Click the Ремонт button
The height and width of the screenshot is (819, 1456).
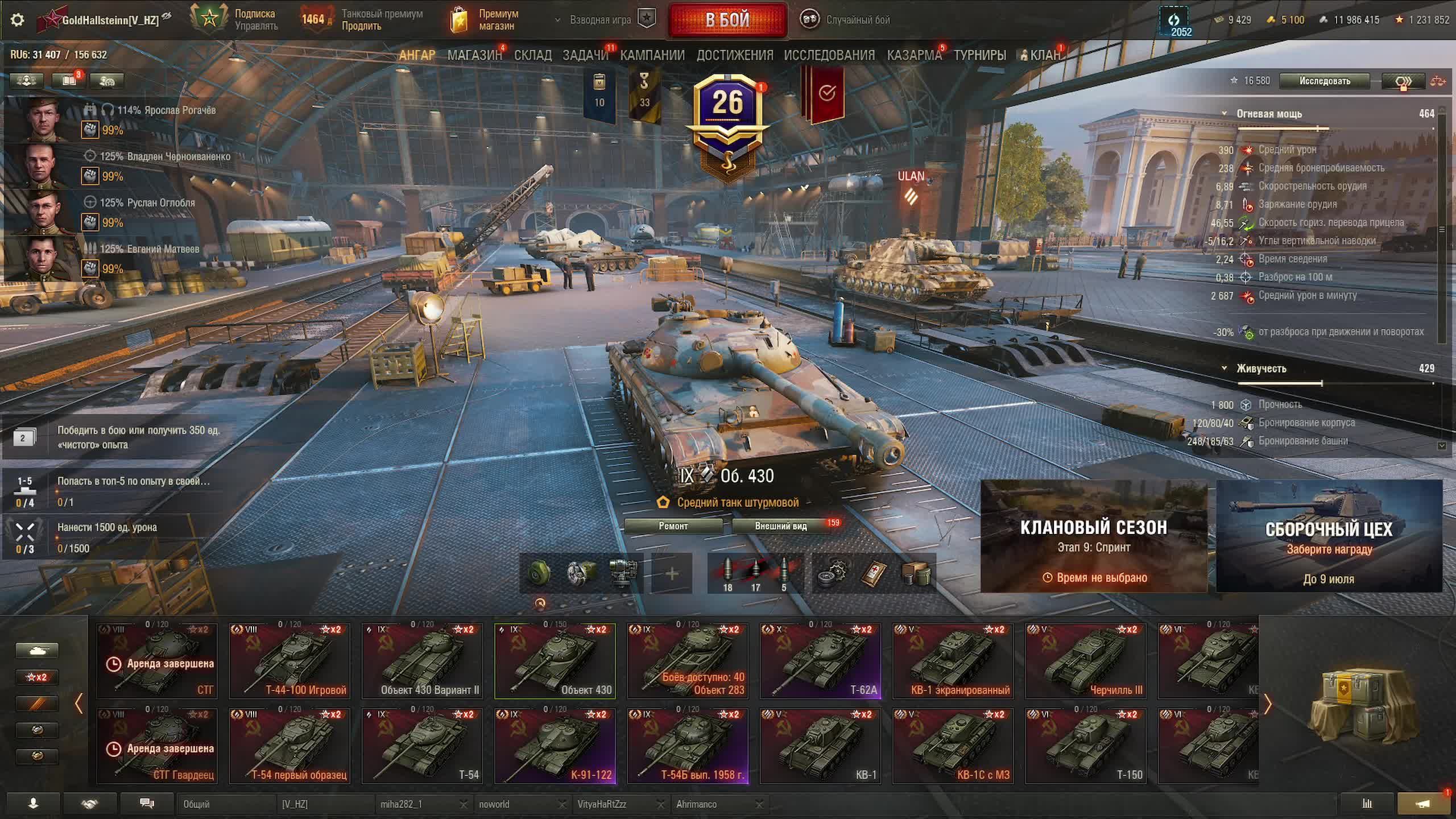(673, 526)
